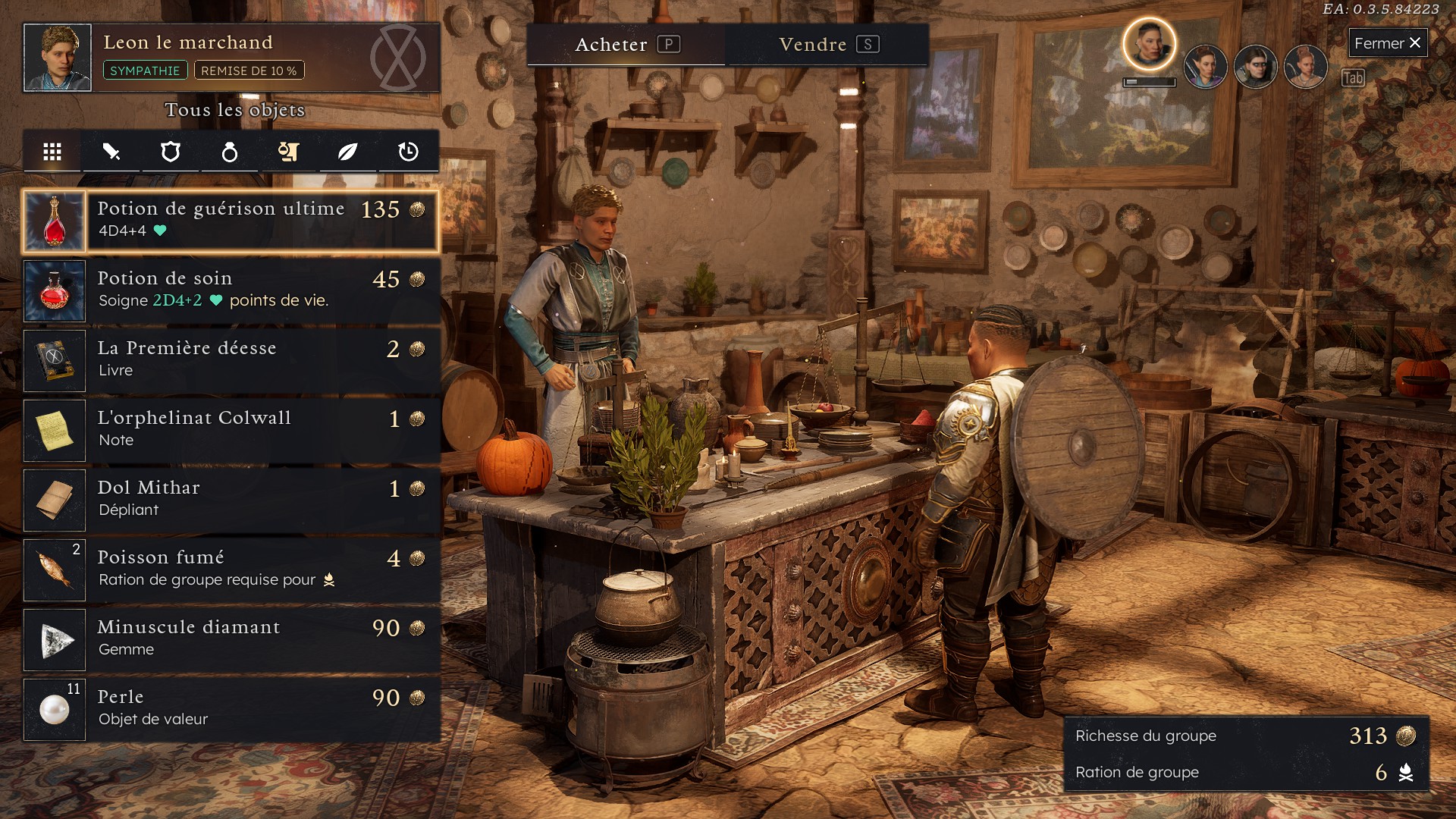Filter shop by the ring accessories icon
This screenshot has height=819, width=1456.
click(229, 152)
